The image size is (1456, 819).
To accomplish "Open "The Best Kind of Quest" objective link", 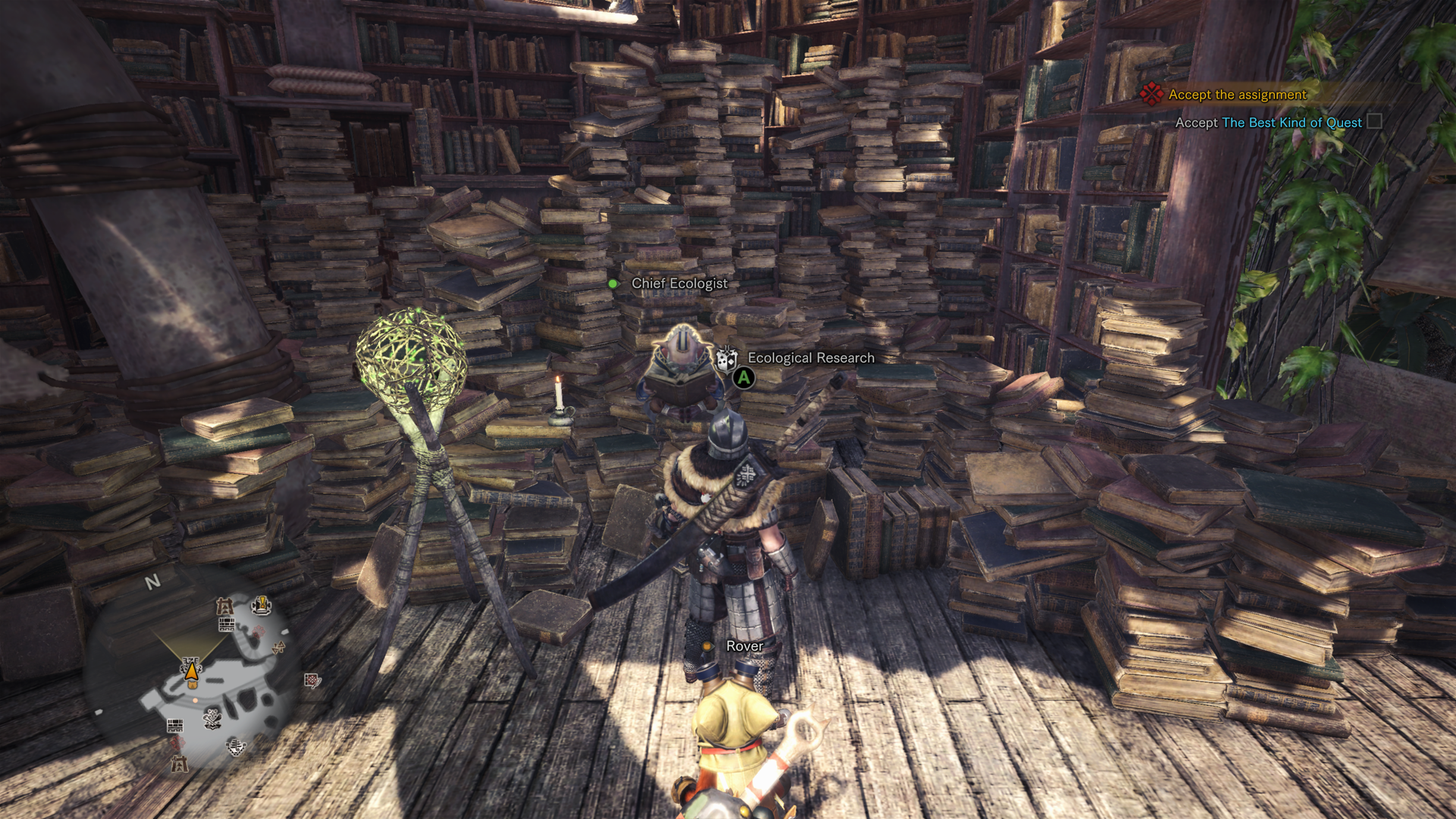I will (1291, 123).
